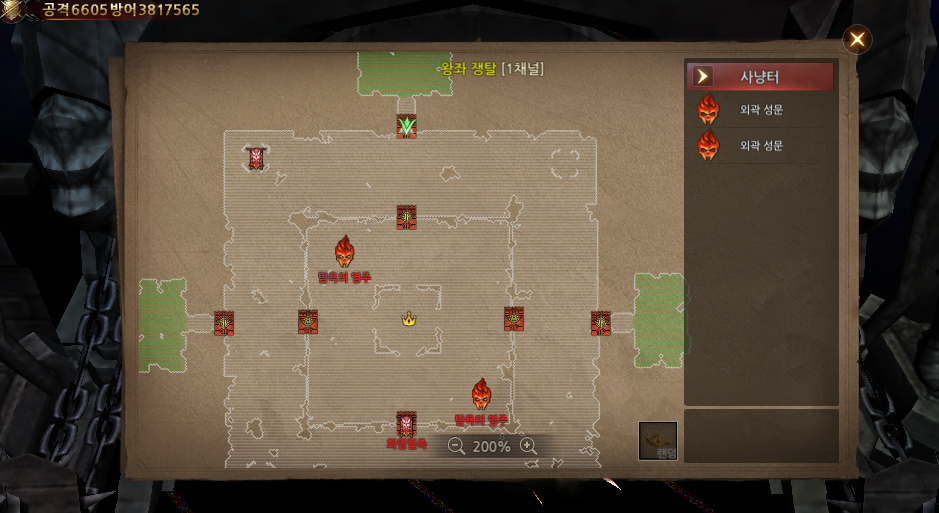
Task: Collapse the 사냥터 list header
Action: [703, 76]
